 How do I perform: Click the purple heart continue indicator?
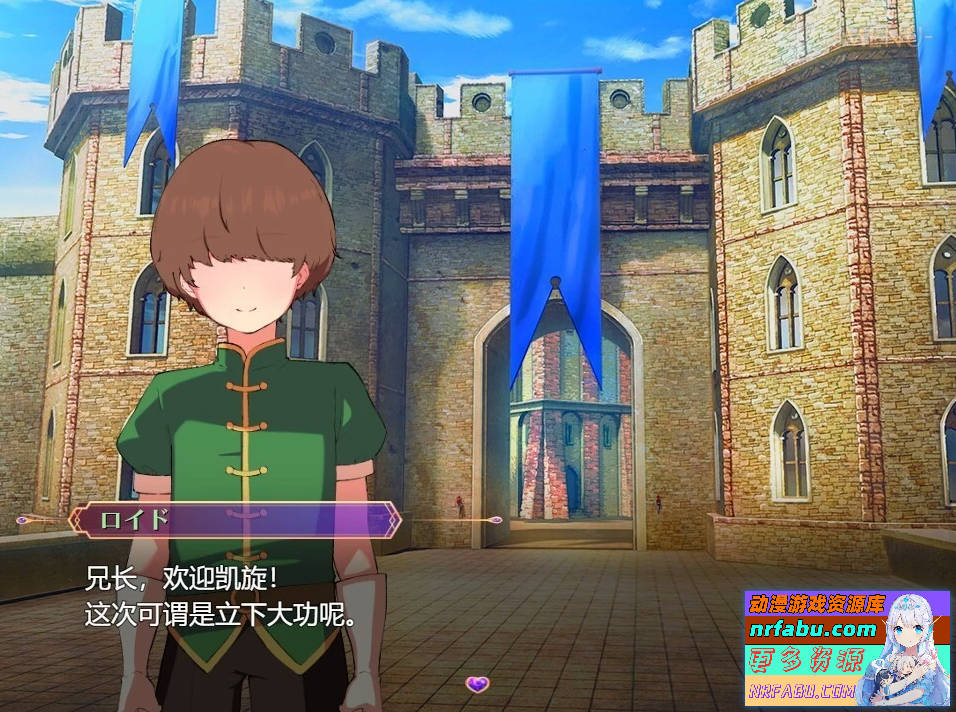pyautogui.click(x=478, y=684)
